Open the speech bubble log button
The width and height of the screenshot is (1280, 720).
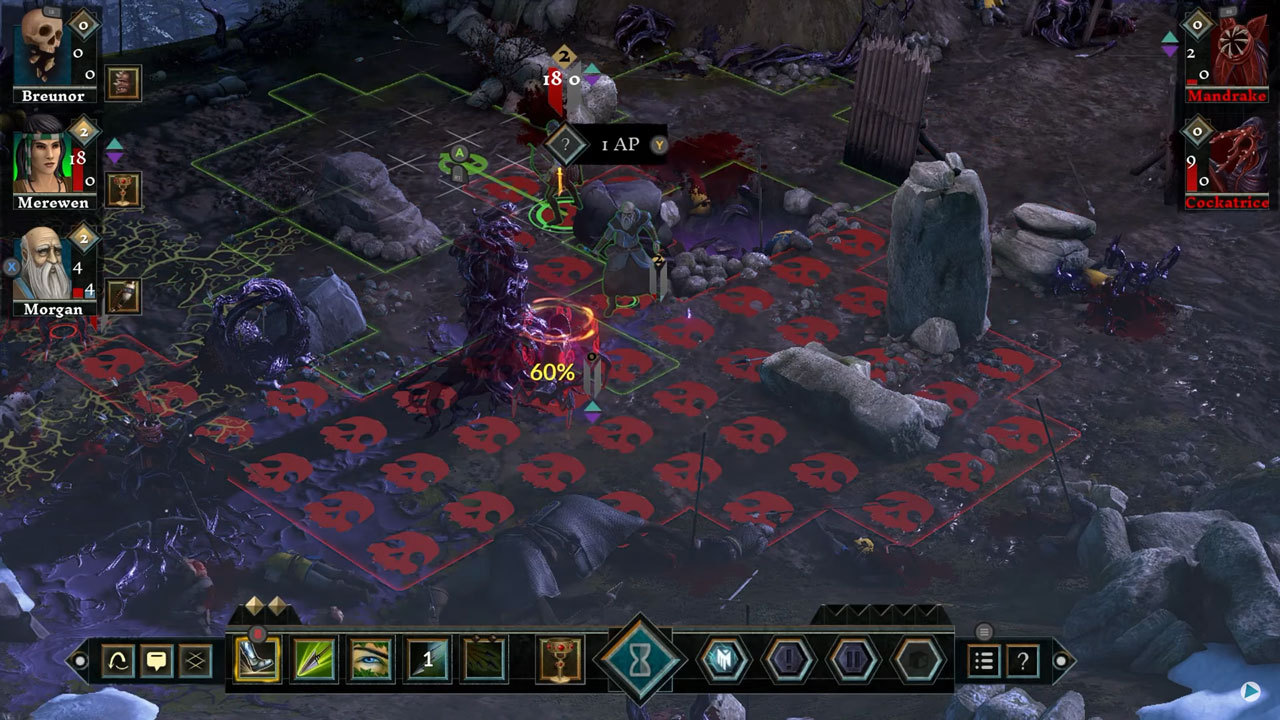click(157, 661)
